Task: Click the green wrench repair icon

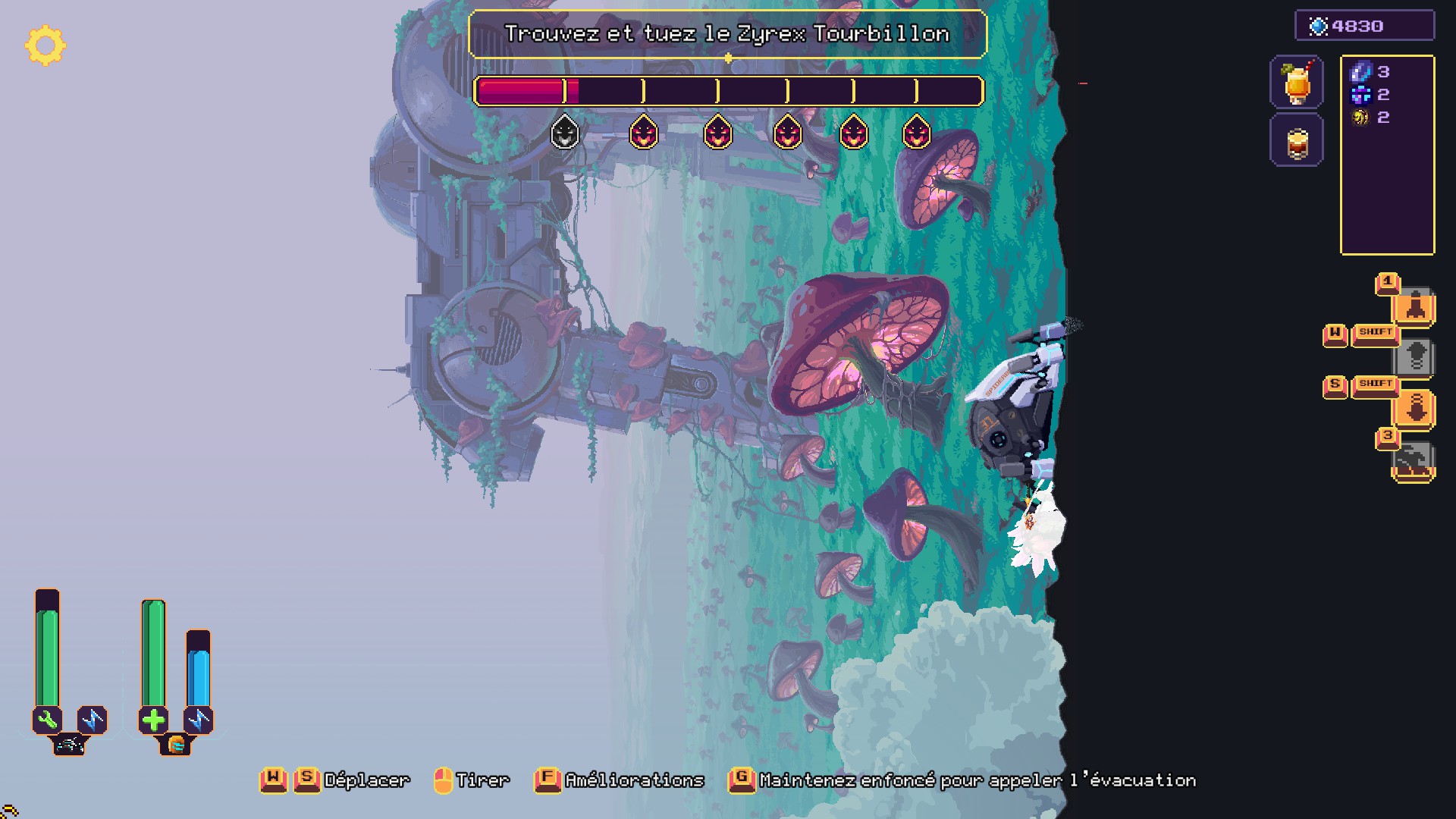Action: point(47,719)
